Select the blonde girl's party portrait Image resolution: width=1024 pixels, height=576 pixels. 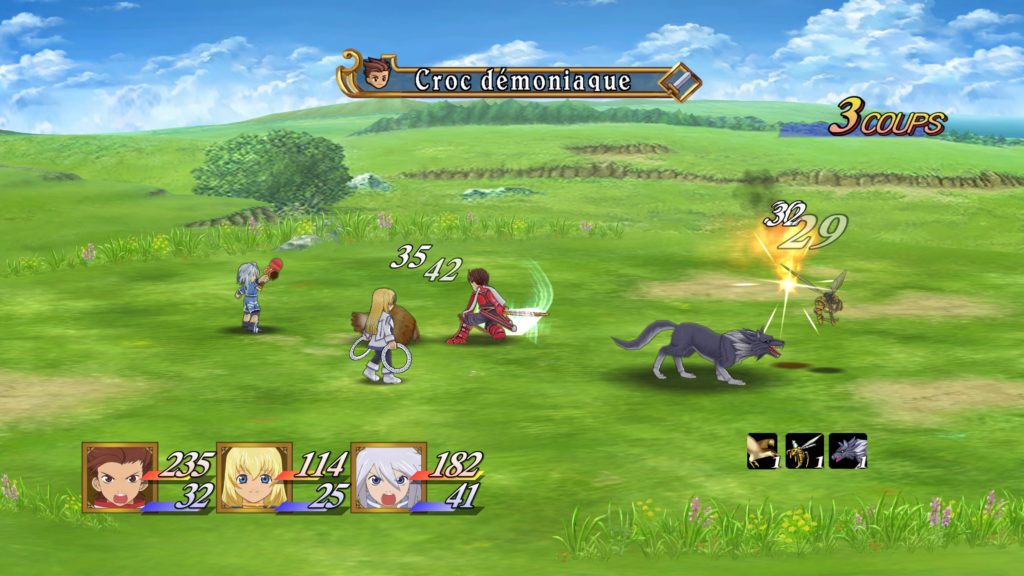(x=254, y=477)
